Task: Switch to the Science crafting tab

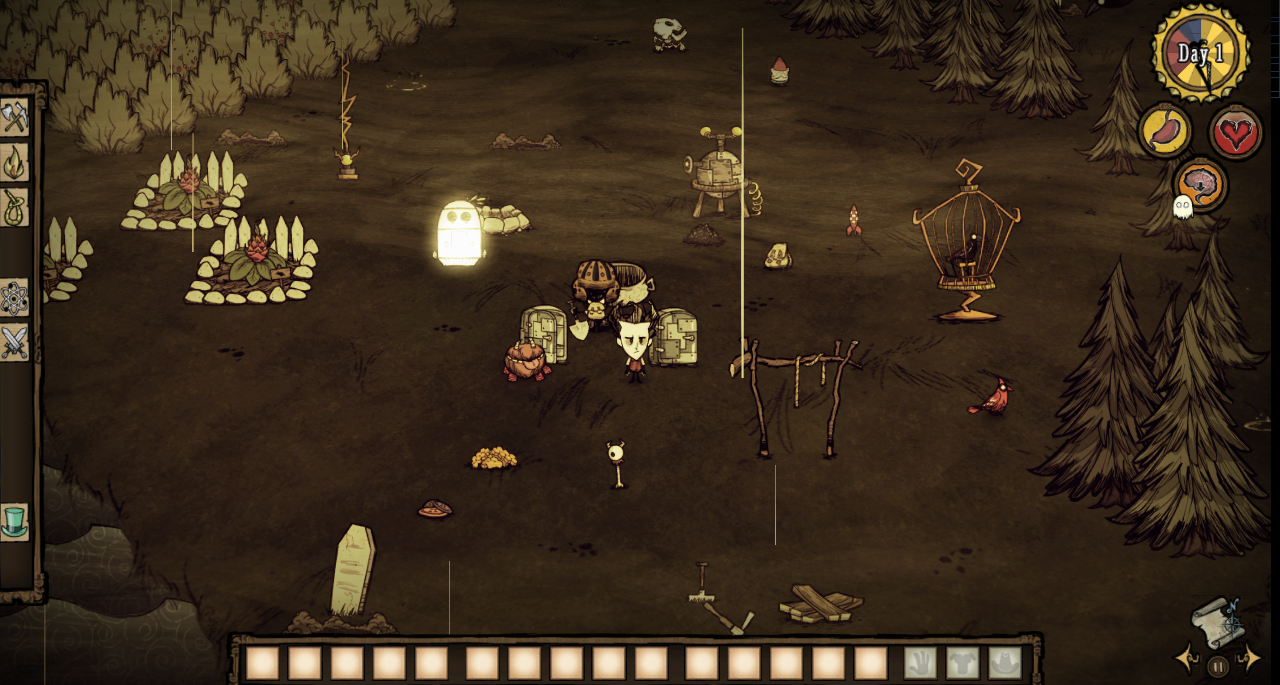Action: click(14, 297)
